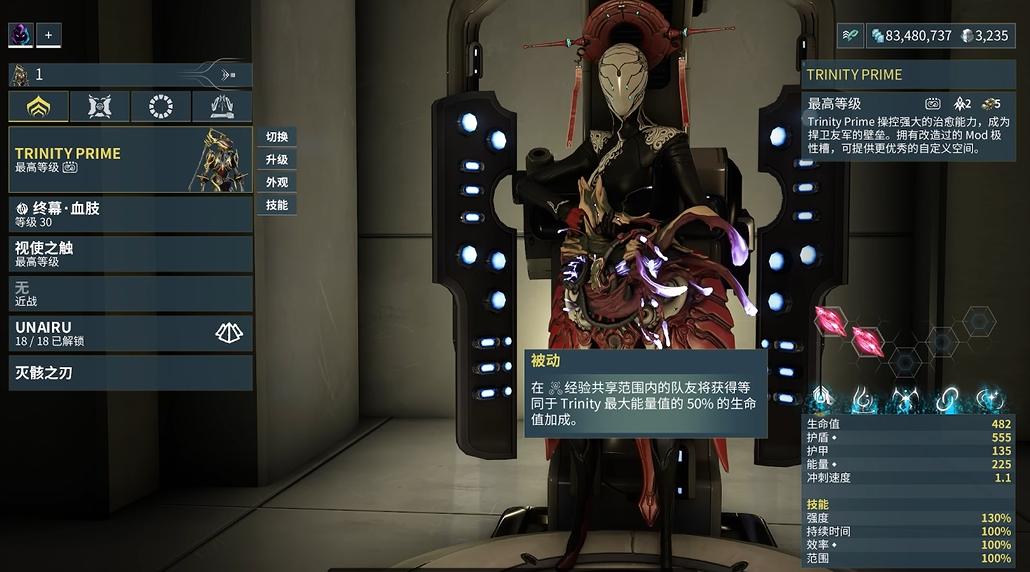
Task: Click the green leaf icon beside credits
Action: click(850, 35)
